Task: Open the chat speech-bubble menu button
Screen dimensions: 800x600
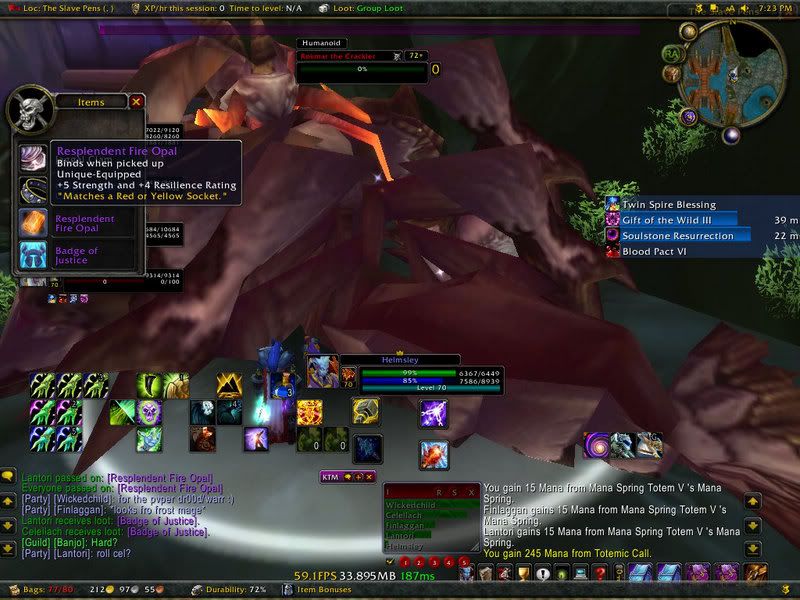Action: [9, 477]
